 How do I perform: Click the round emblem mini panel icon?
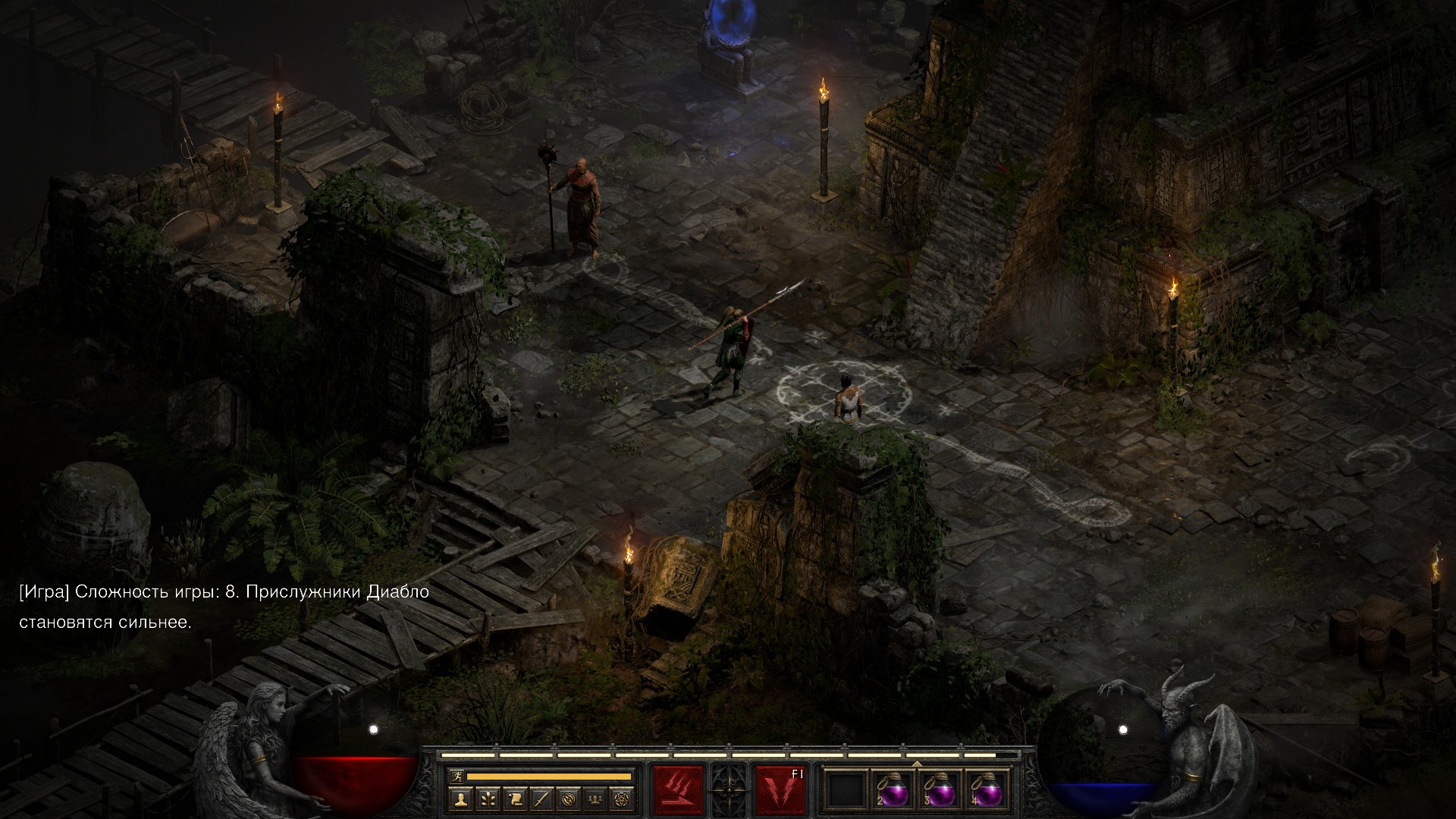pyautogui.click(x=569, y=798)
